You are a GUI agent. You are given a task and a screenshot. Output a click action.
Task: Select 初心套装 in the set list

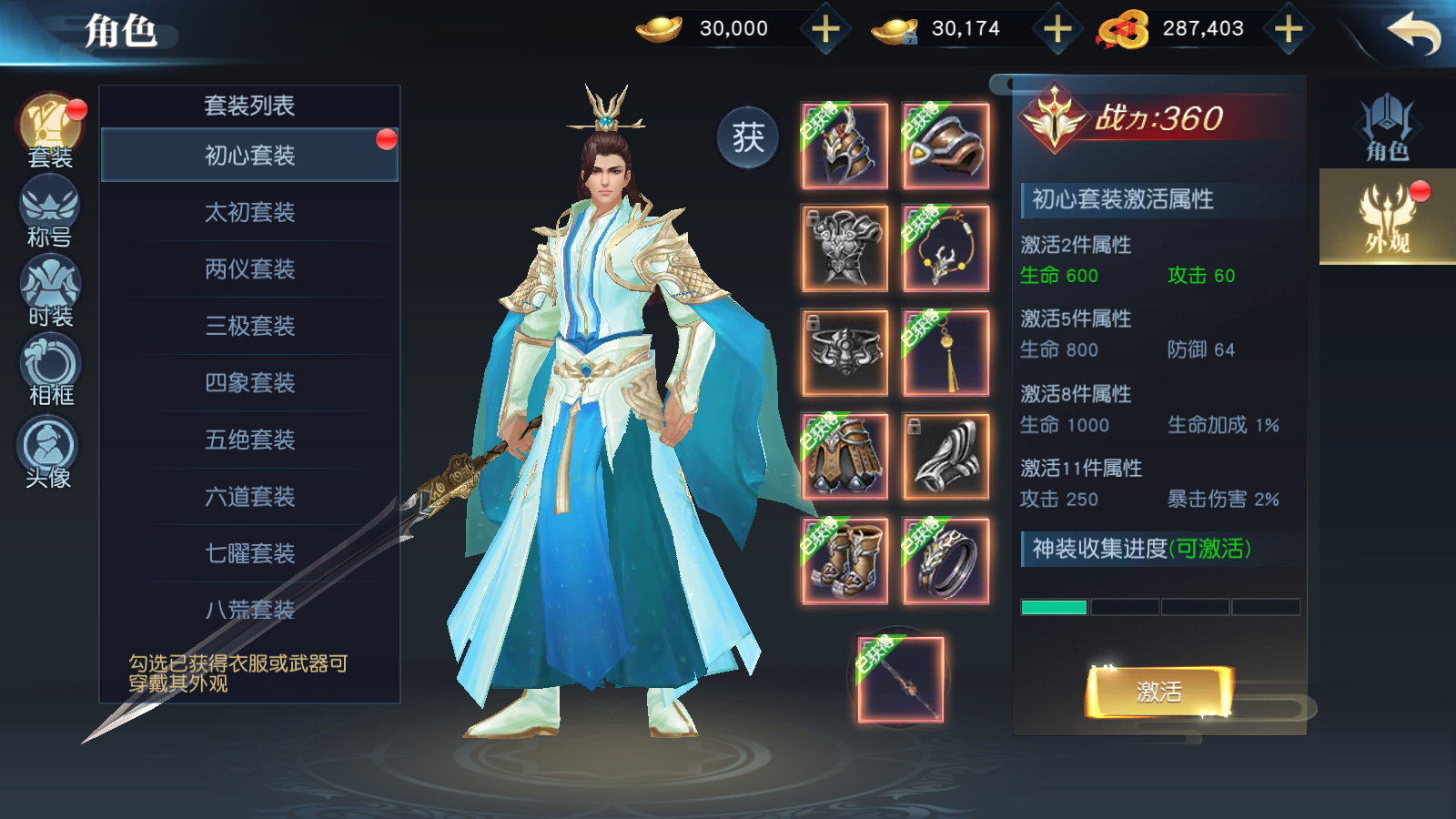coord(249,156)
